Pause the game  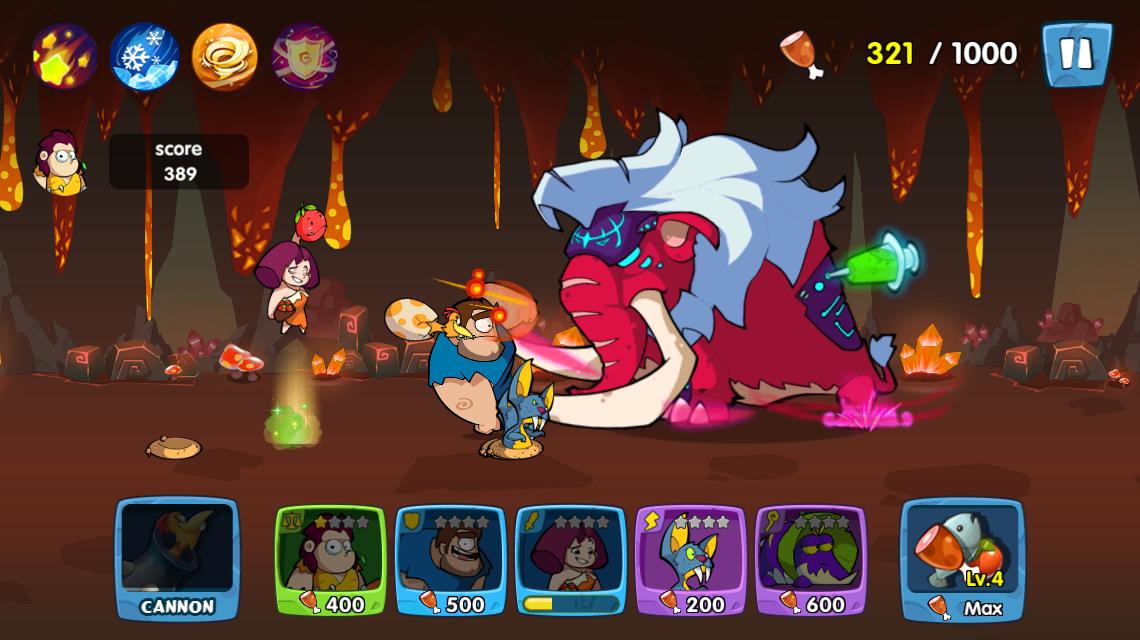[x=1076, y=54]
